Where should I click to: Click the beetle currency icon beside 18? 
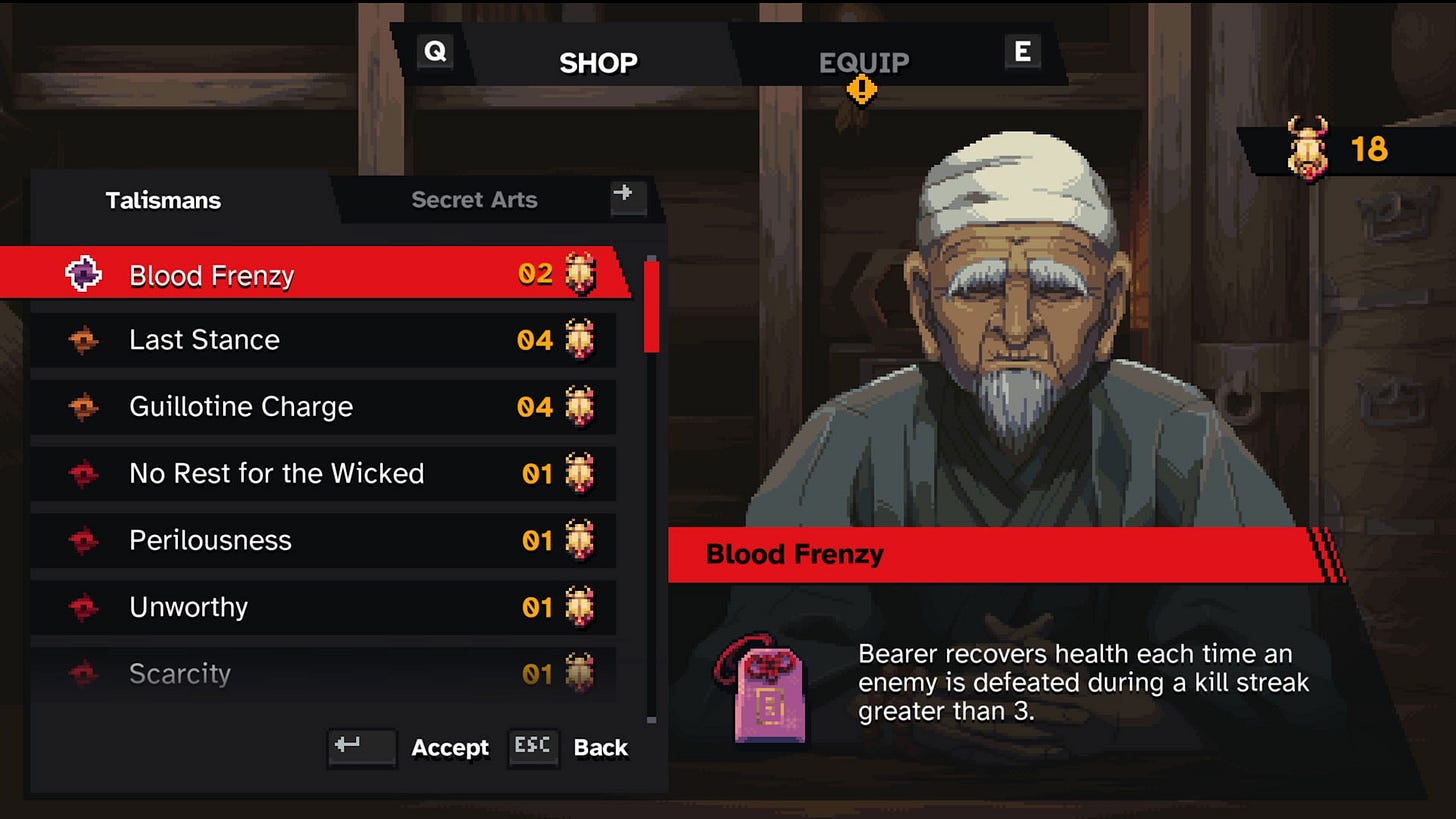click(1310, 146)
